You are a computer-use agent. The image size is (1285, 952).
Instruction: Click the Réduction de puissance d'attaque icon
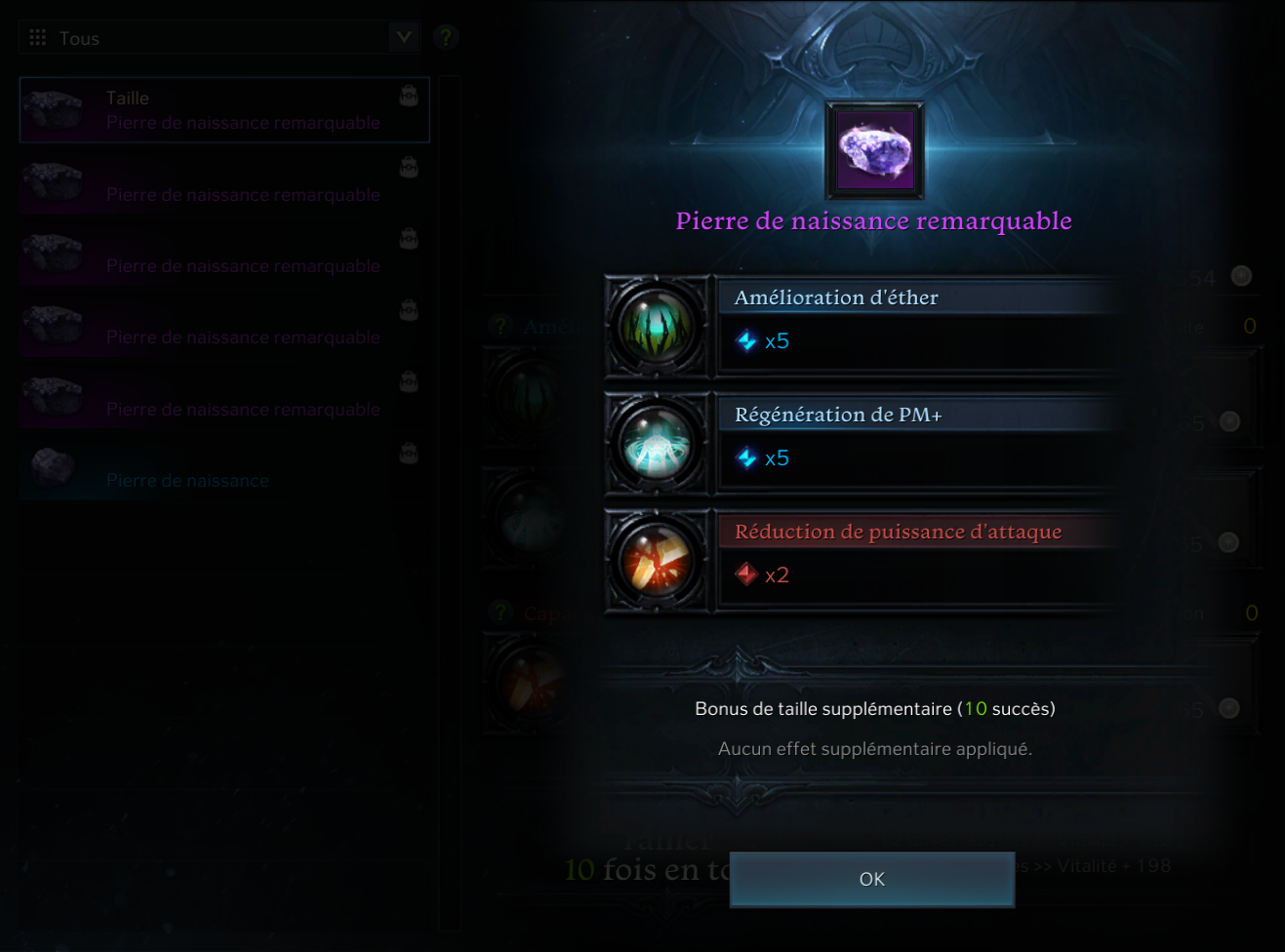coord(657,561)
